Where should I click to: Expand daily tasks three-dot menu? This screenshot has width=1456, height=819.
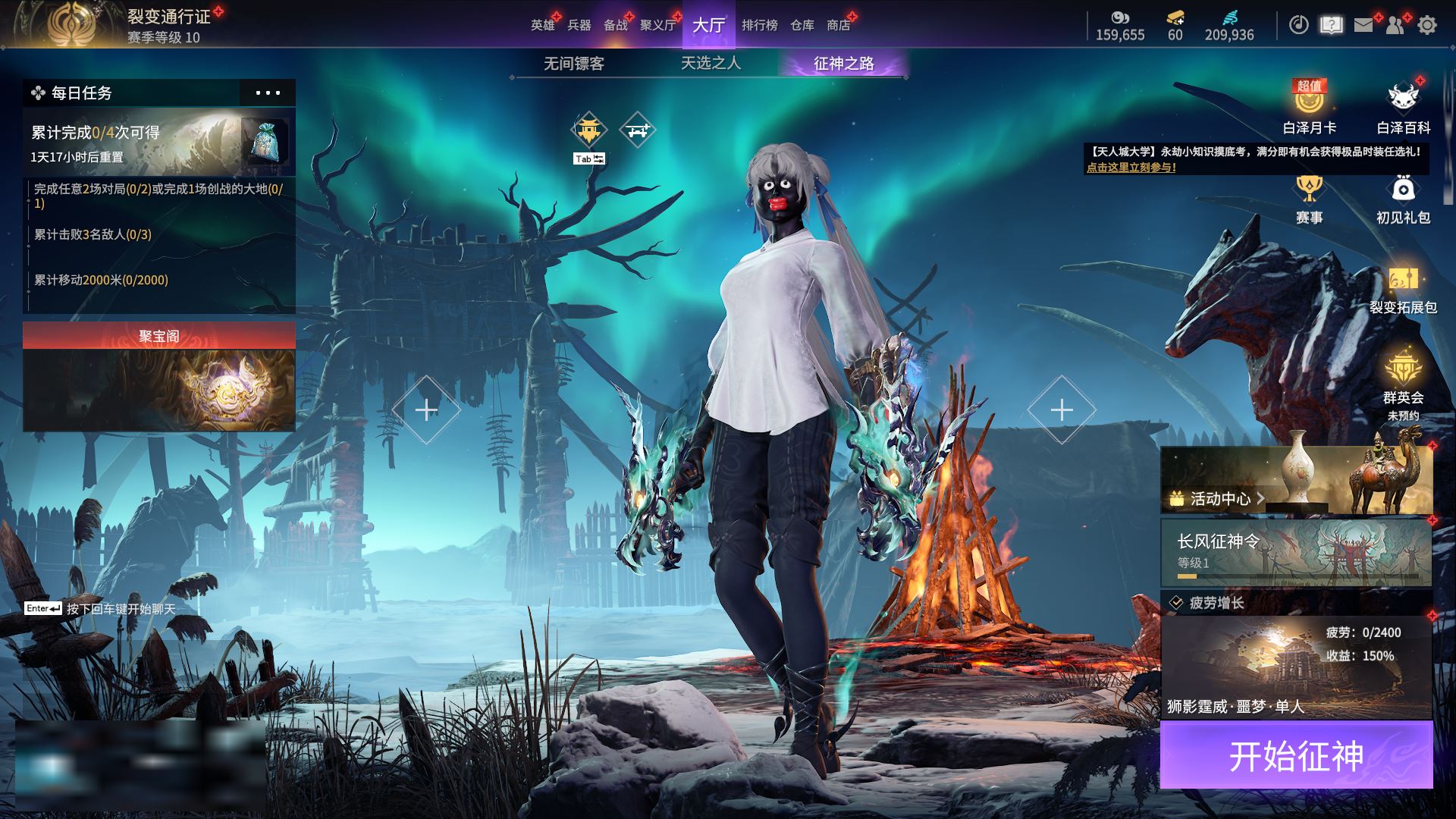(x=268, y=93)
